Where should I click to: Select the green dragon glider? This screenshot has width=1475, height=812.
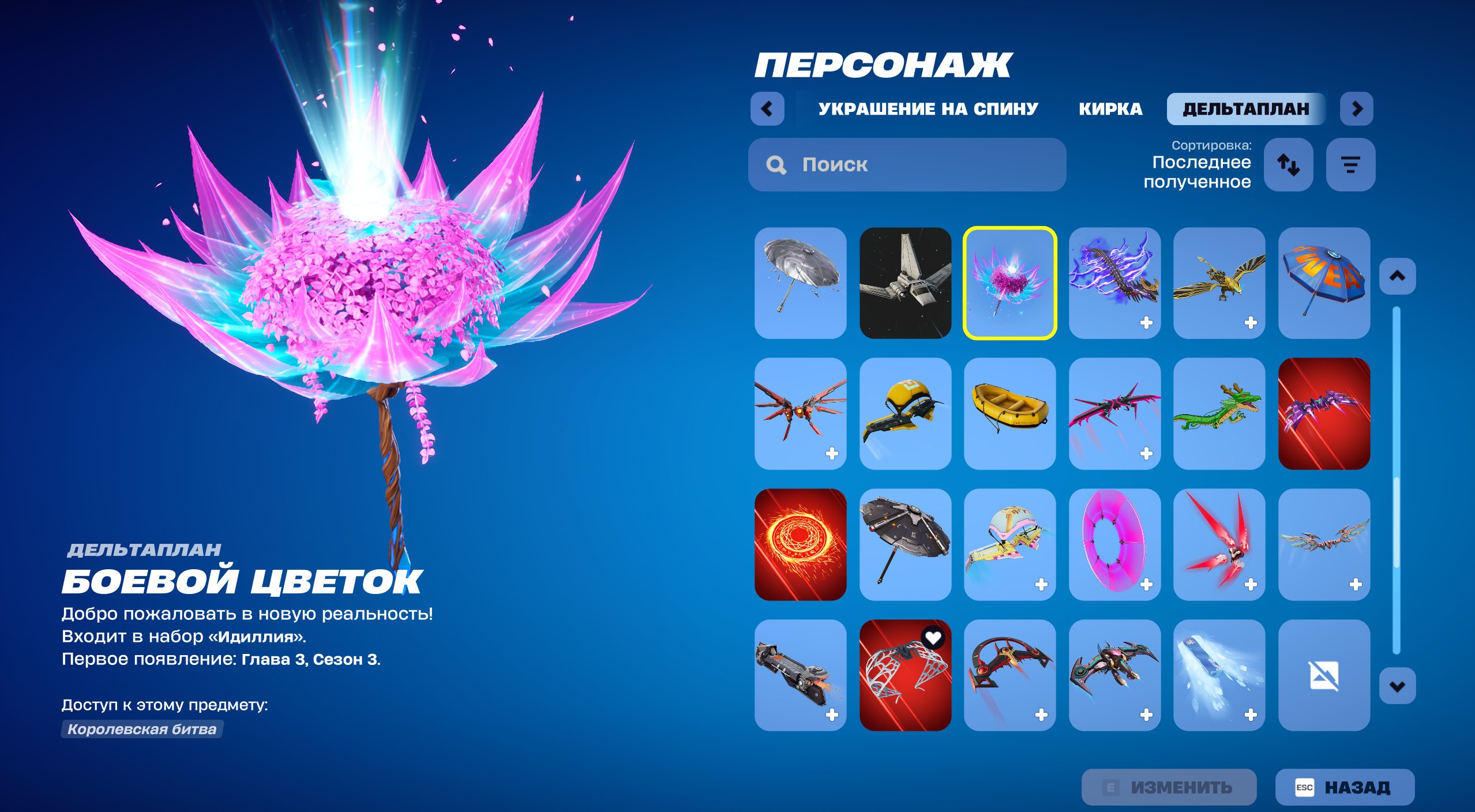click(1219, 418)
